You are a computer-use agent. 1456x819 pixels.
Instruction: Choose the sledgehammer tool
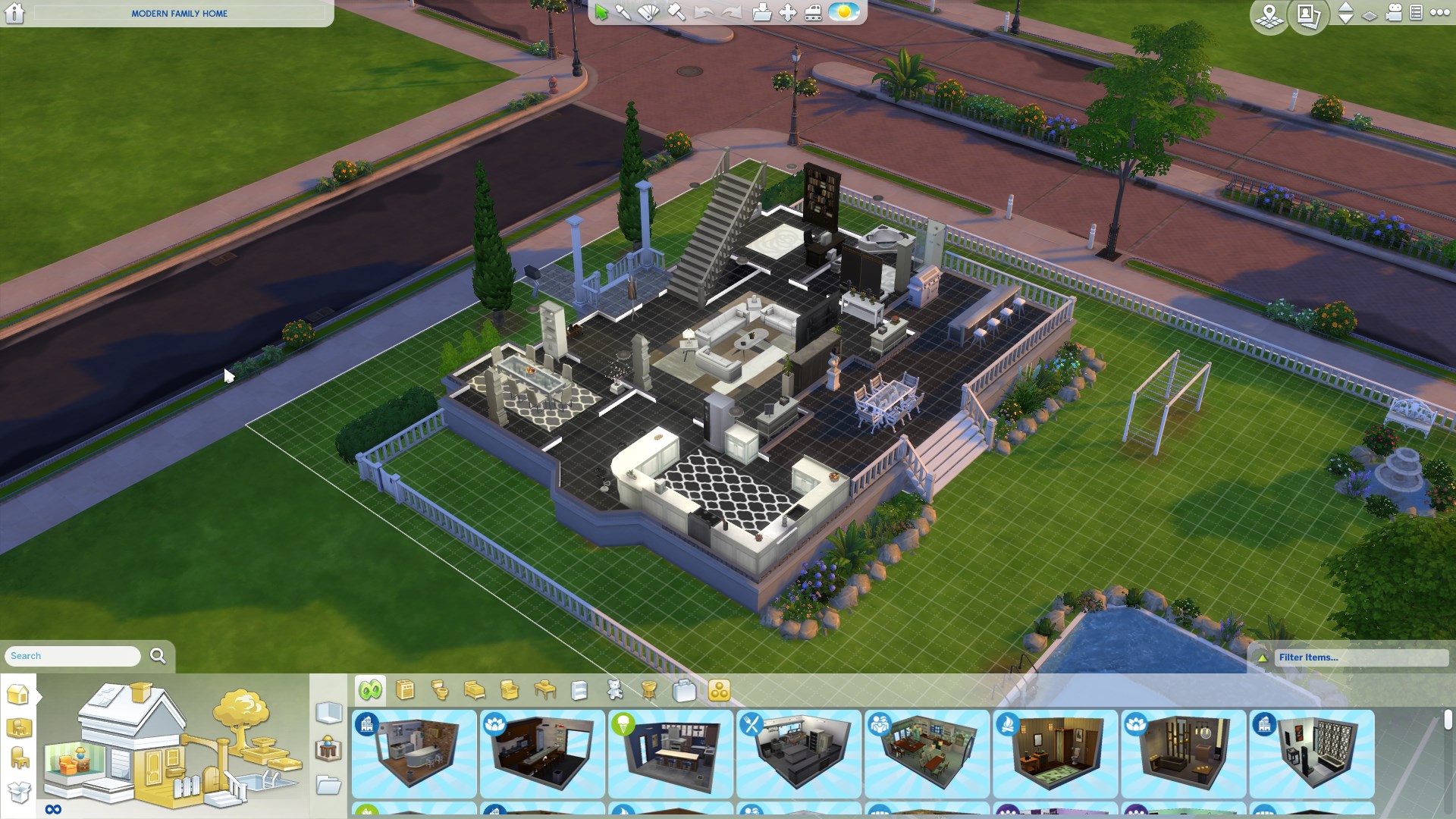[x=676, y=13]
